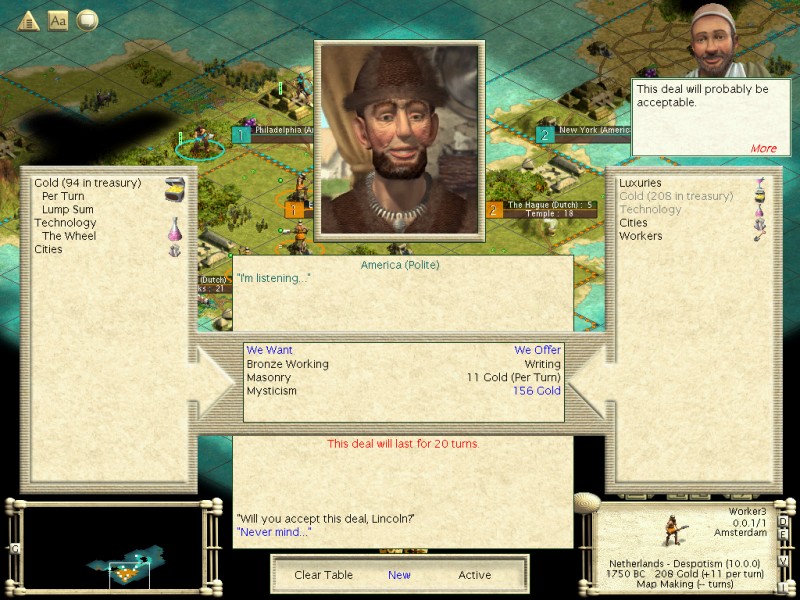800x600 pixels.
Task: Choose the "Never mind..." reply
Action: coord(273,532)
